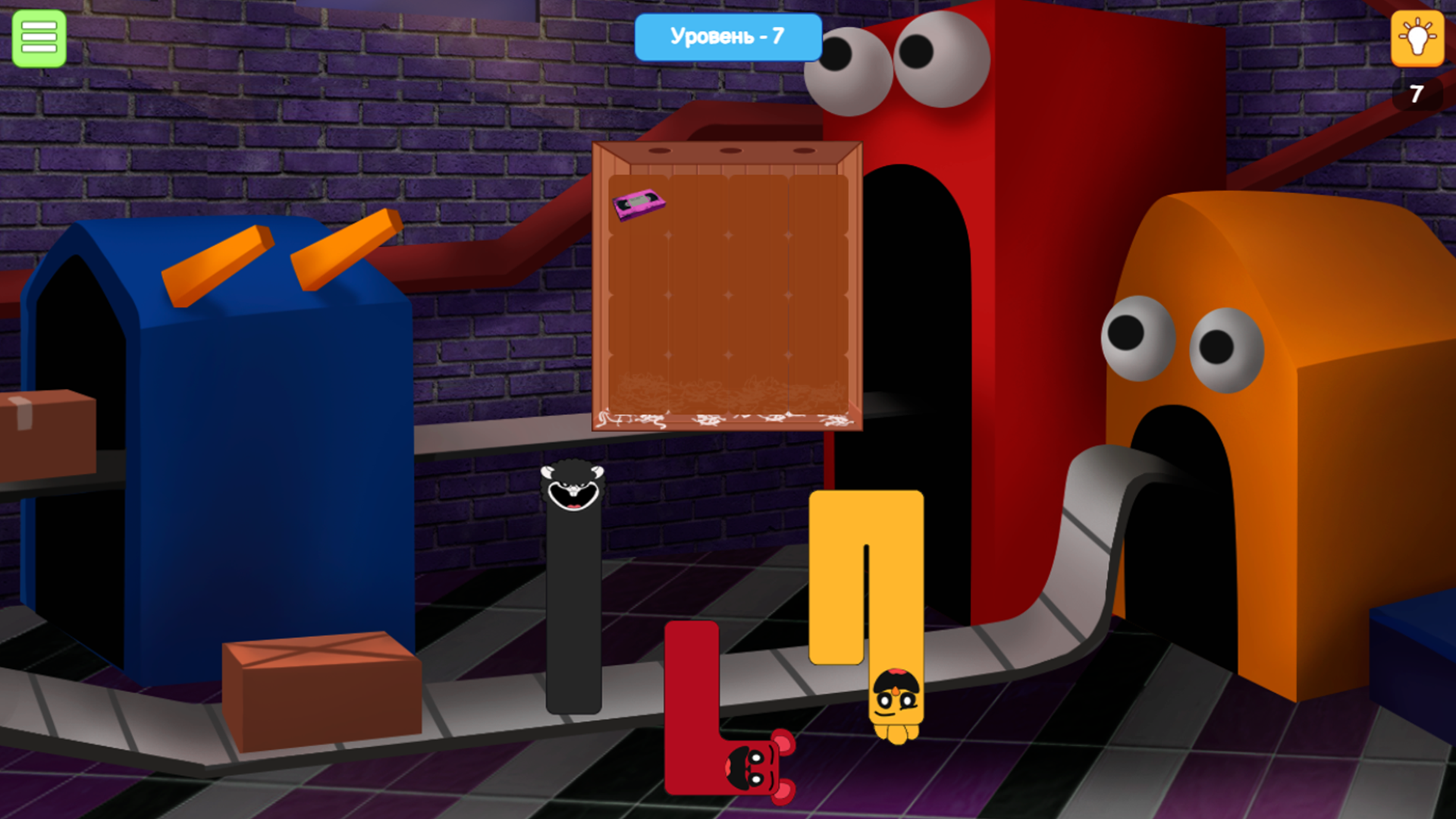The height and width of the screenshot is (819, 1456).
Task: Select the black ostrich character
Action: [574, 591]
